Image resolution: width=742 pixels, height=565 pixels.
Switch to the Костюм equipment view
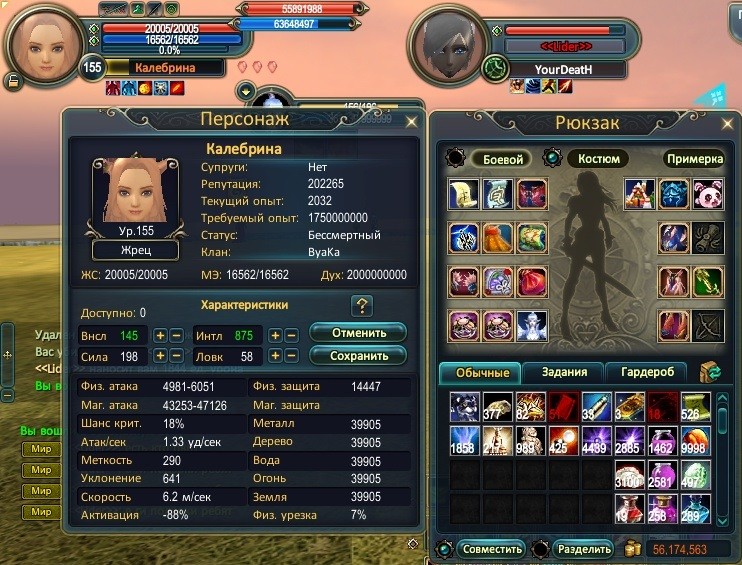pos(598,158)
